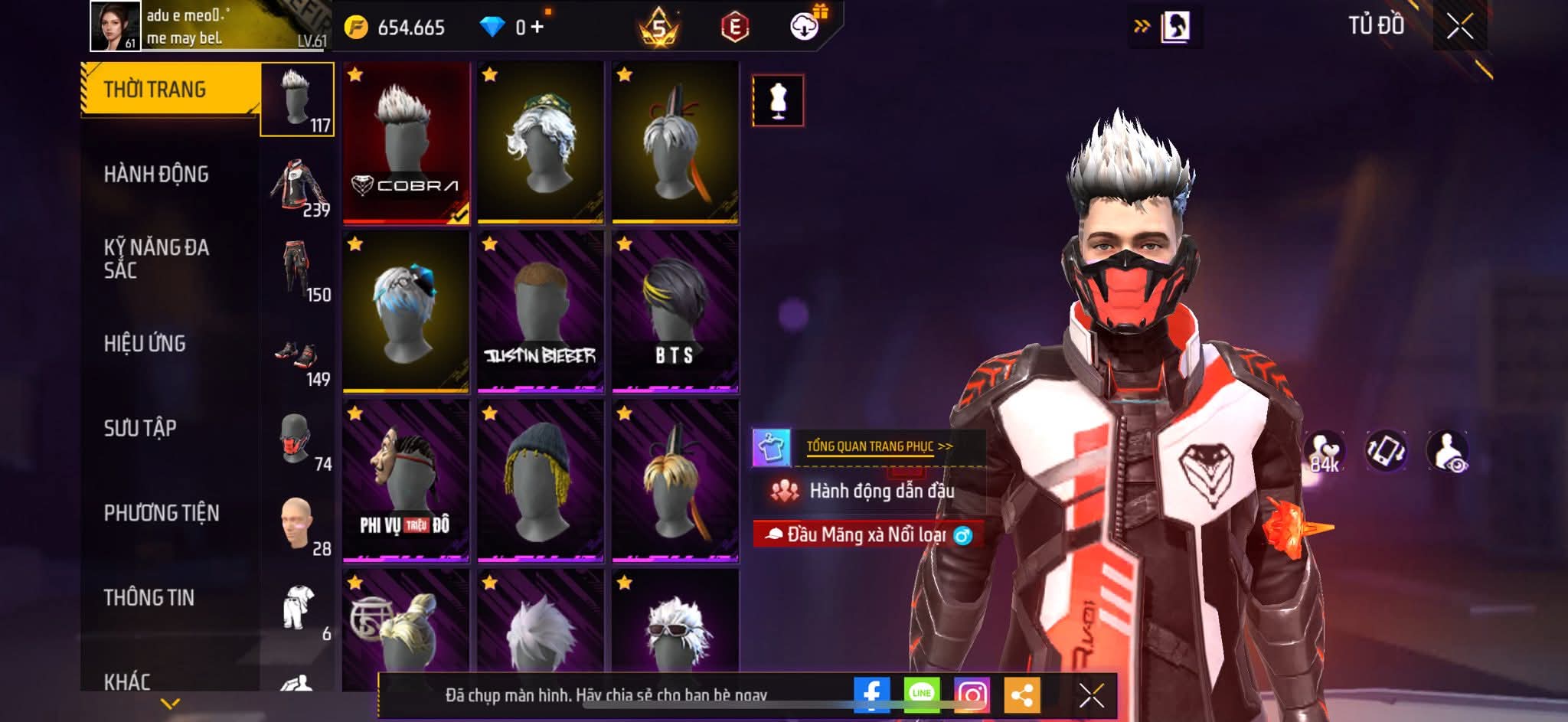The image size is (1568, 722).
Task: Add diamonds with the plus button
Action: tap(537, 28)
